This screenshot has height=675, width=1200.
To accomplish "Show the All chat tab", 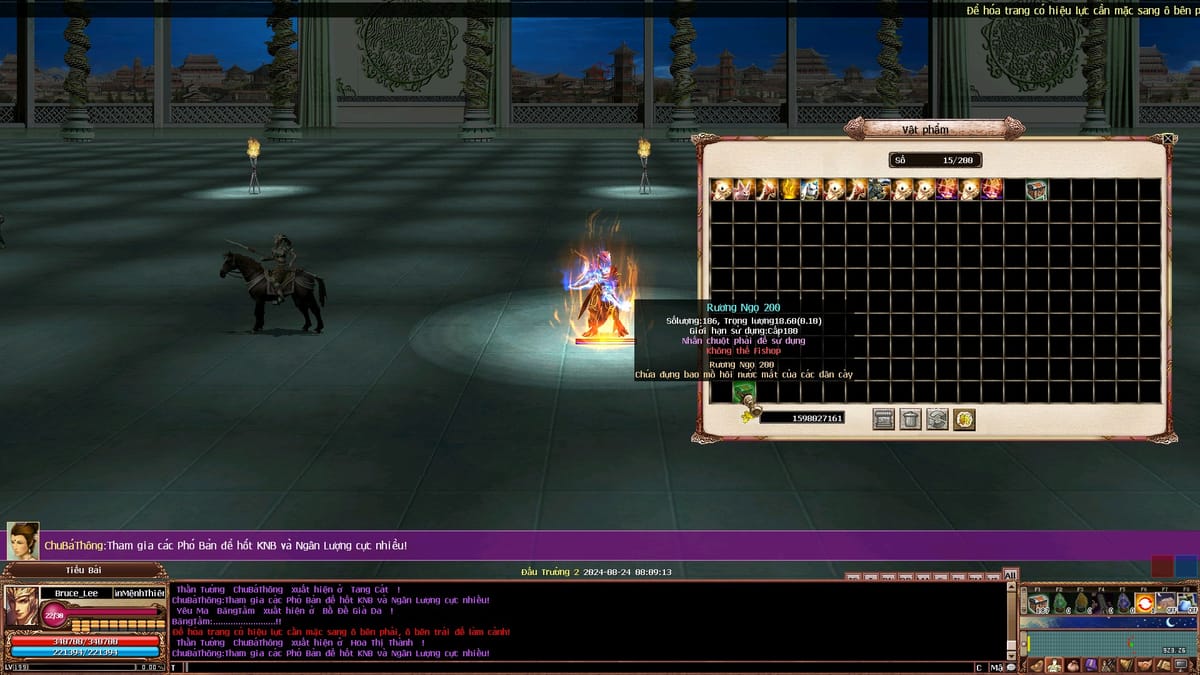I will 1010,575.
